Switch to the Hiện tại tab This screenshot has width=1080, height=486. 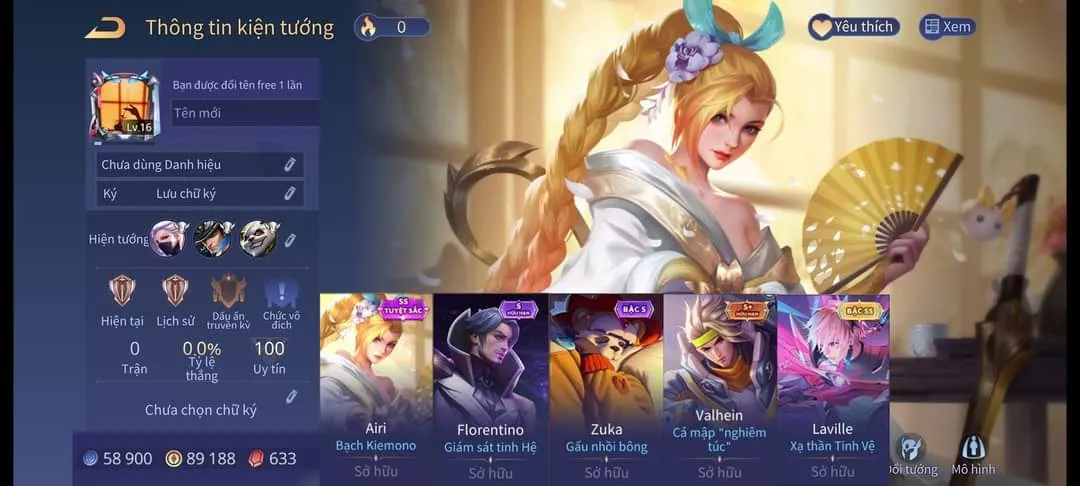(121, 301)
